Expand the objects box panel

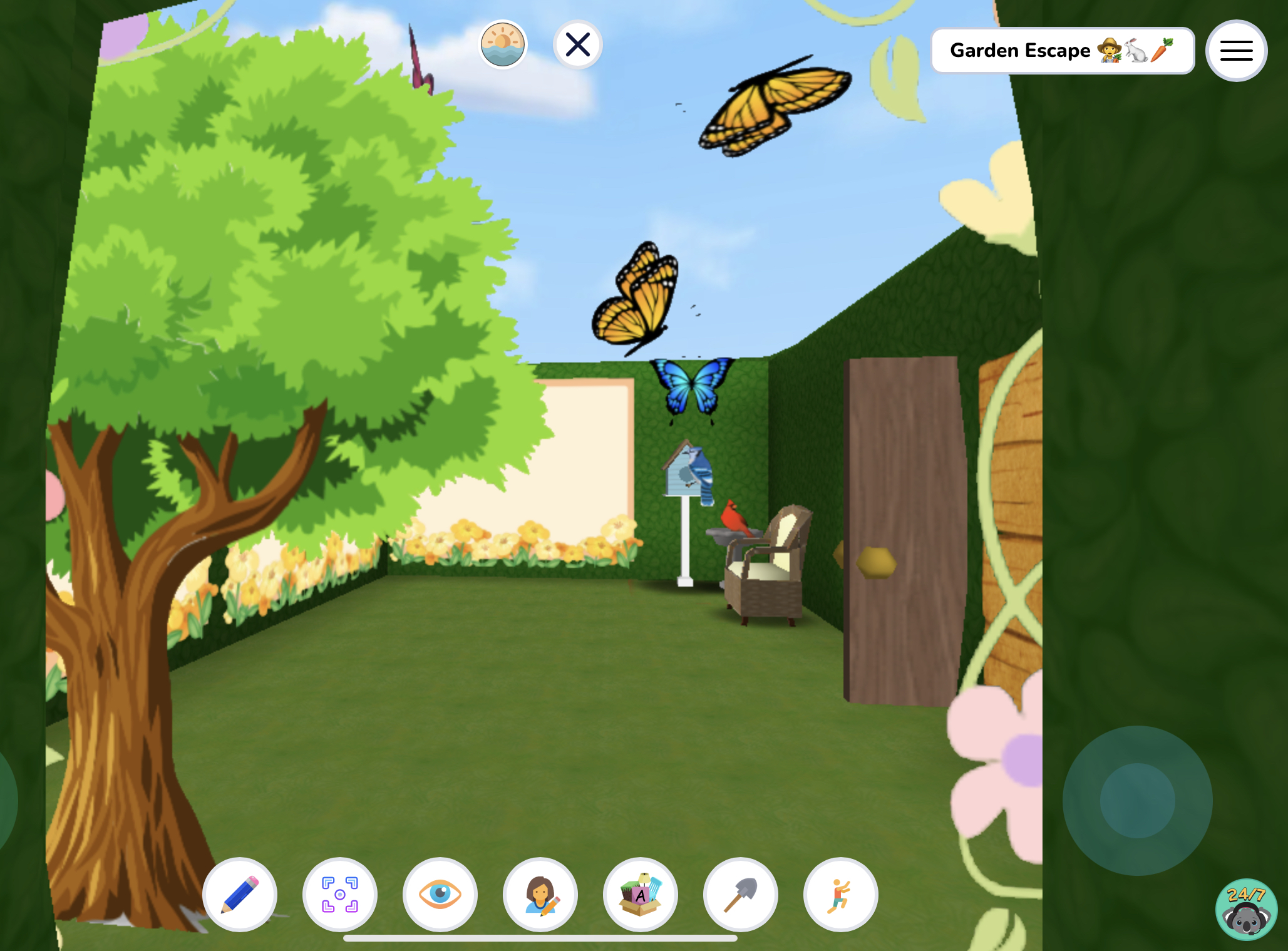click(x=640, y=895)
